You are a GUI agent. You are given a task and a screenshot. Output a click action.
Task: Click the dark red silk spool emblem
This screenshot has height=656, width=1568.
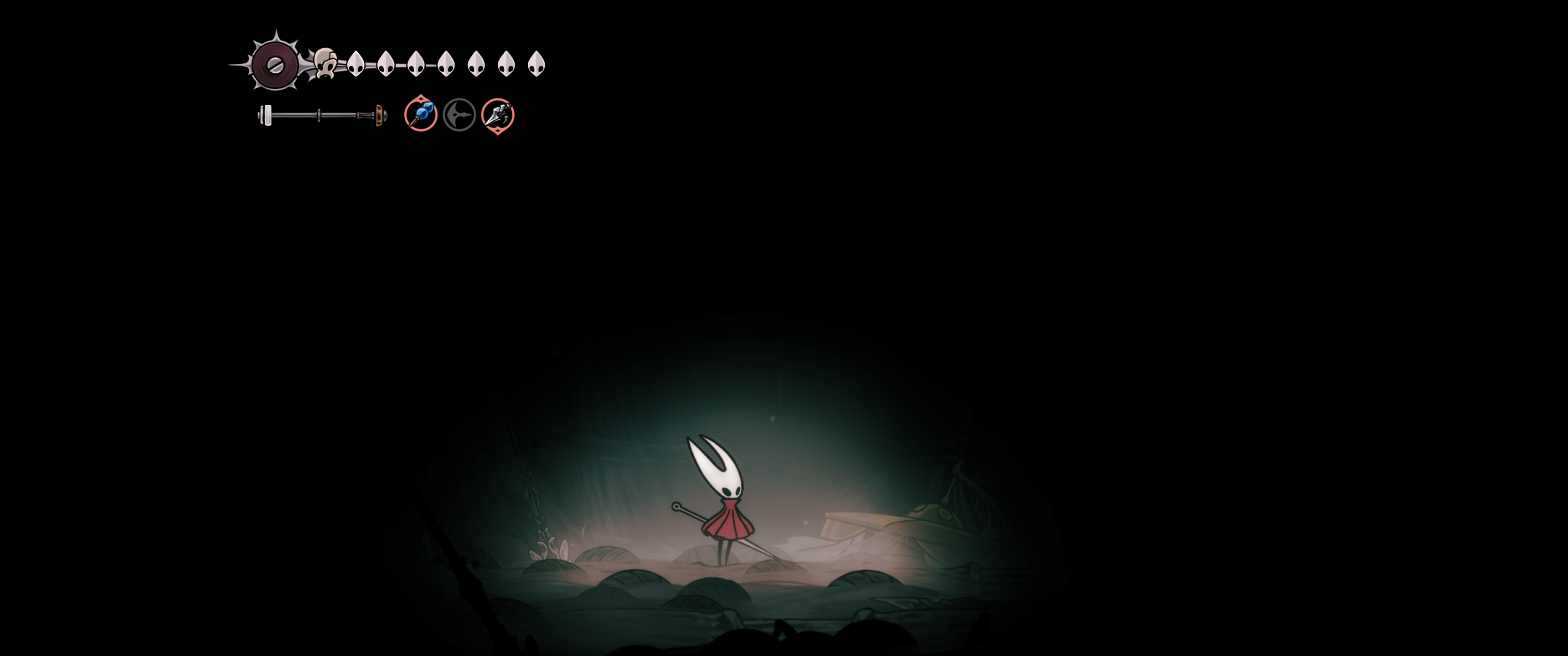pyautogui.click(x=274, y=65)
